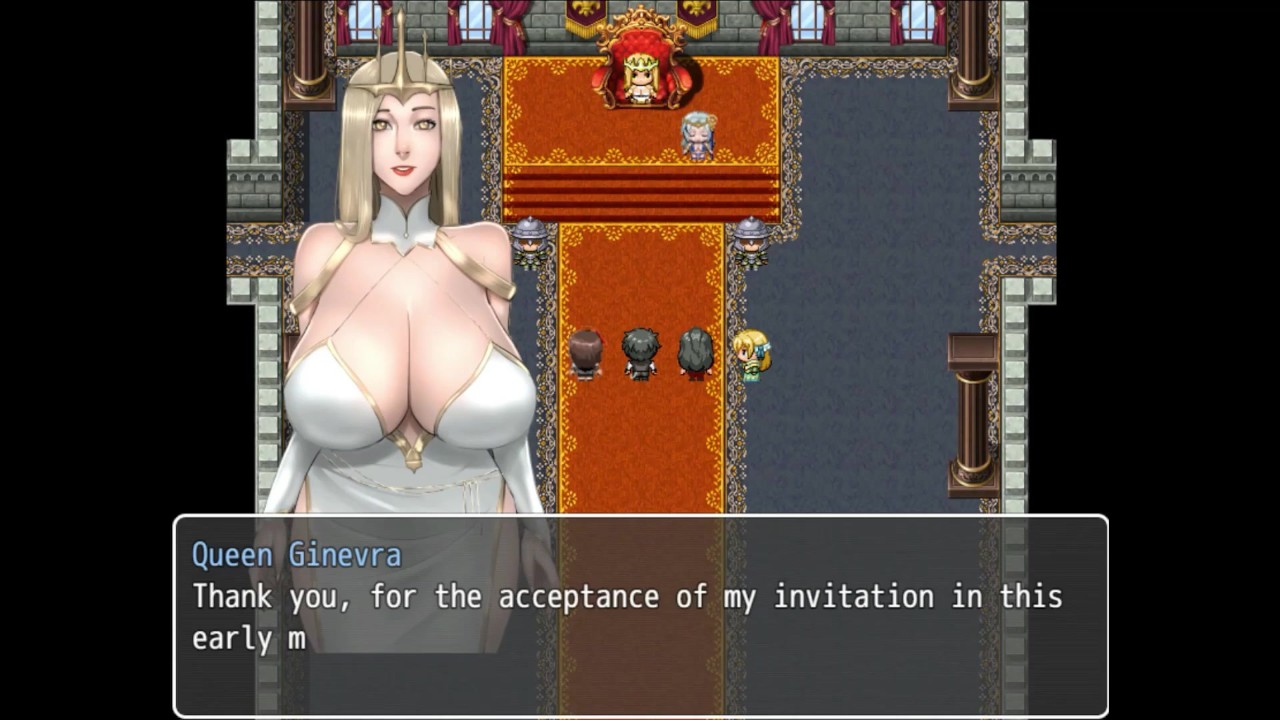1280x720 pixels.
Task: Click the right armored guard sprite
Action: point(752,245)
